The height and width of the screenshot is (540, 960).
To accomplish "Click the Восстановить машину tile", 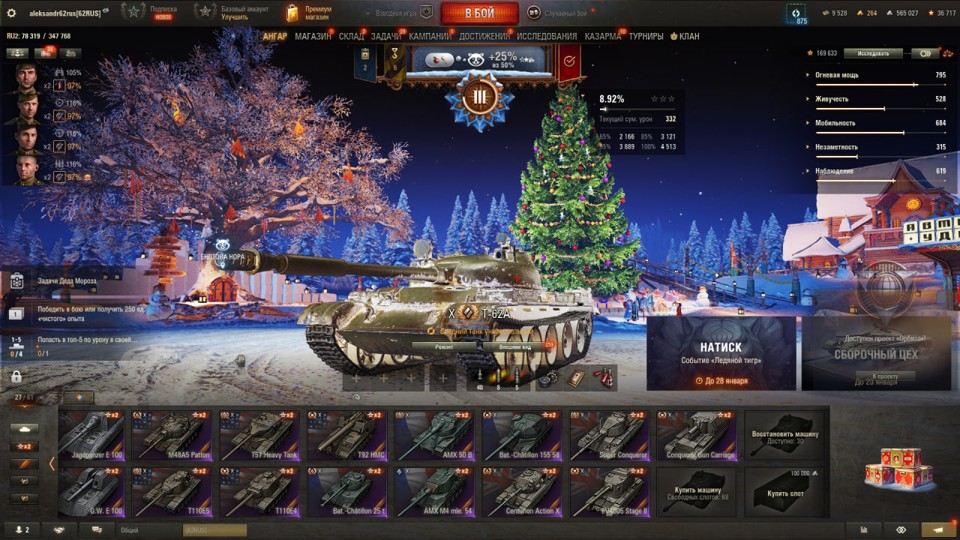I will [784, 435].
